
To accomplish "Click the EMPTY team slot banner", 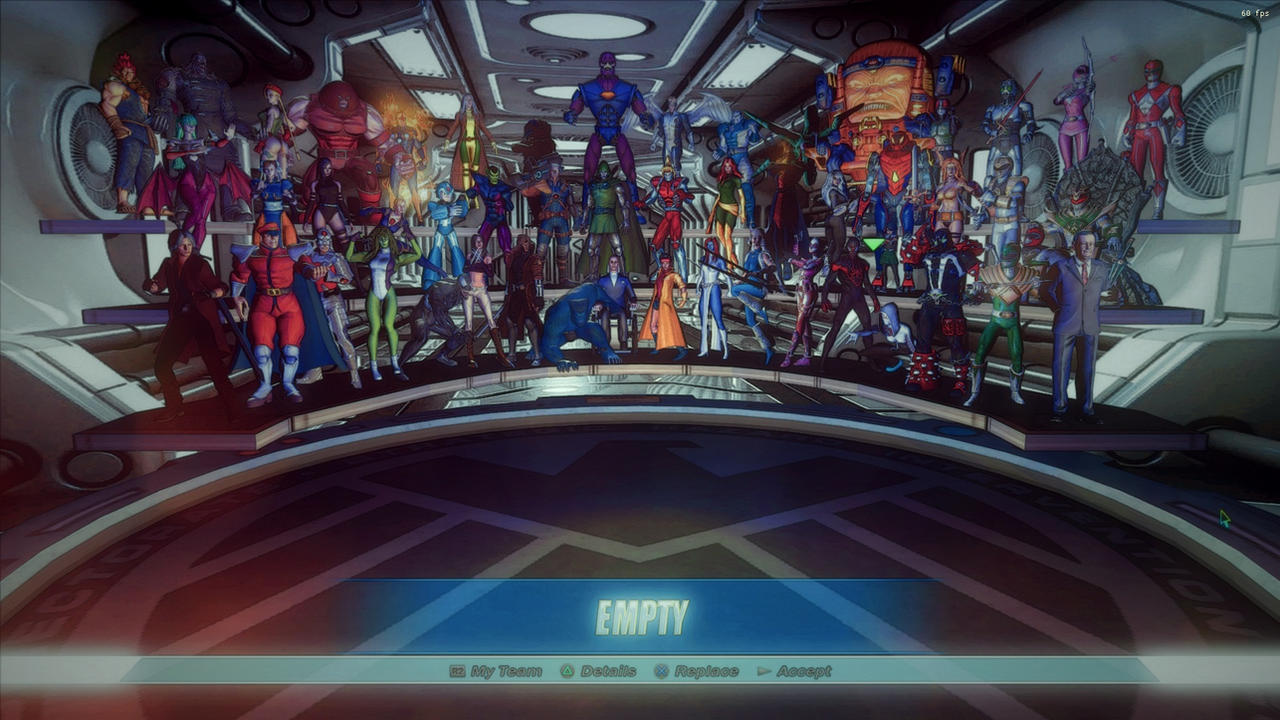I will point(640,613).
